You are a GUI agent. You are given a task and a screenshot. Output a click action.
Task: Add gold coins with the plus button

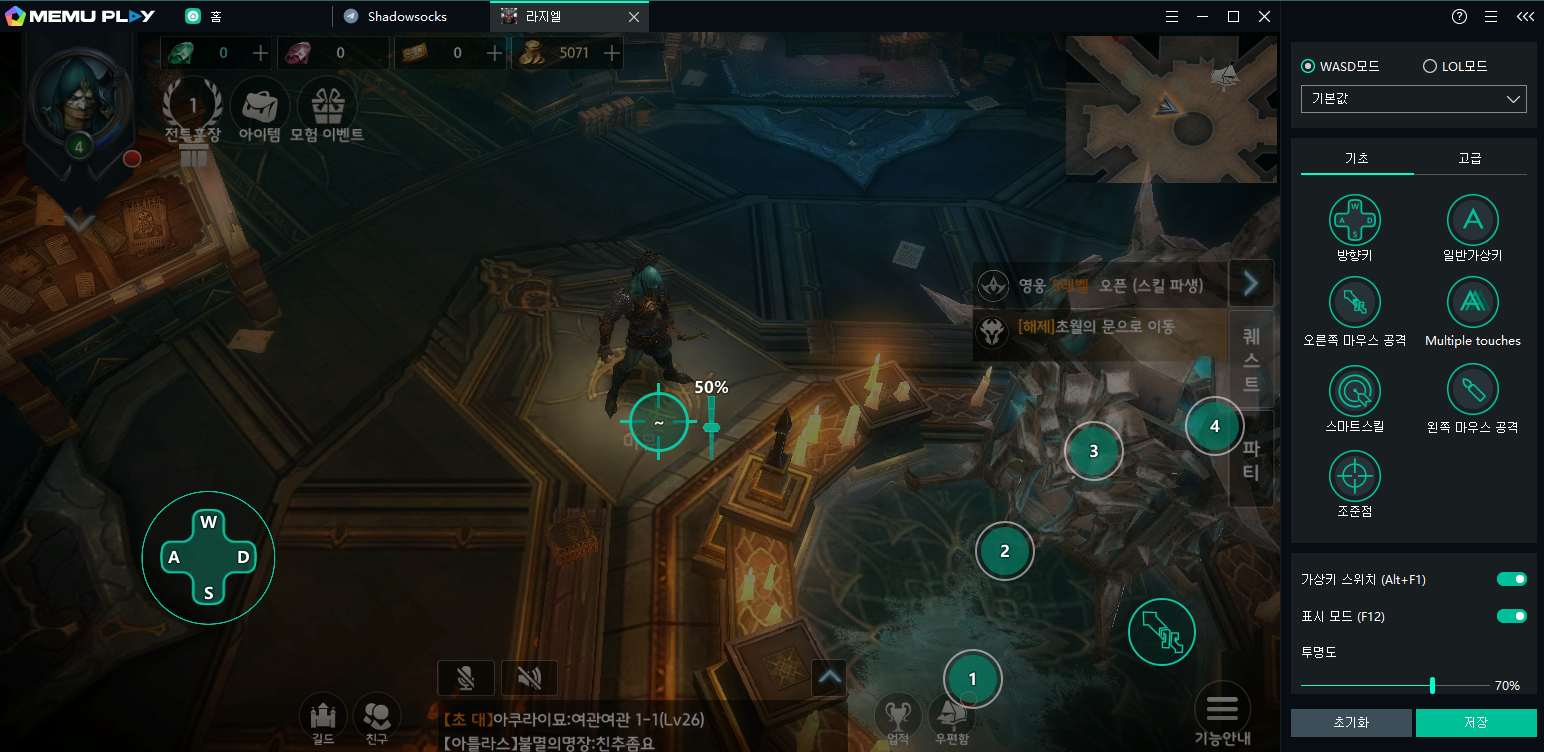click(x=611, y=53)
